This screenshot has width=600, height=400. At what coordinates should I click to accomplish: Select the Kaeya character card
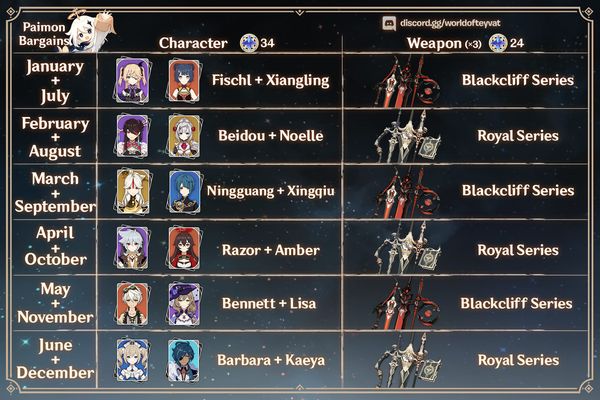[184, 359]
